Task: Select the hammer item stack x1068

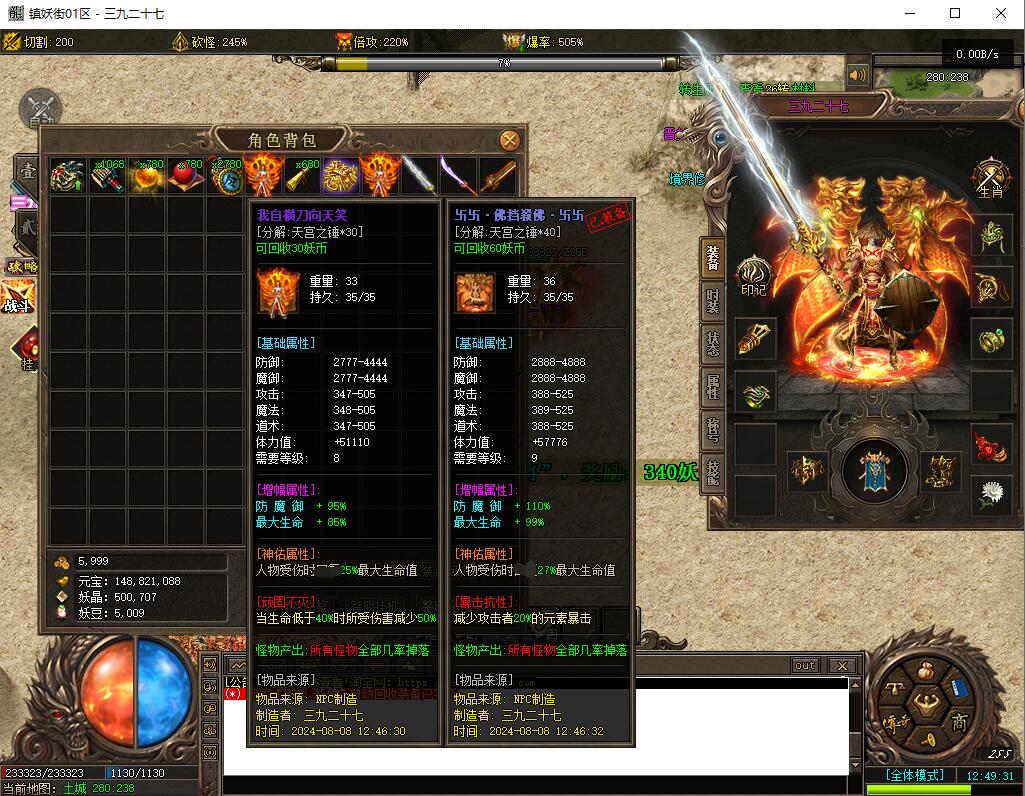Action: tap(107, 176)
